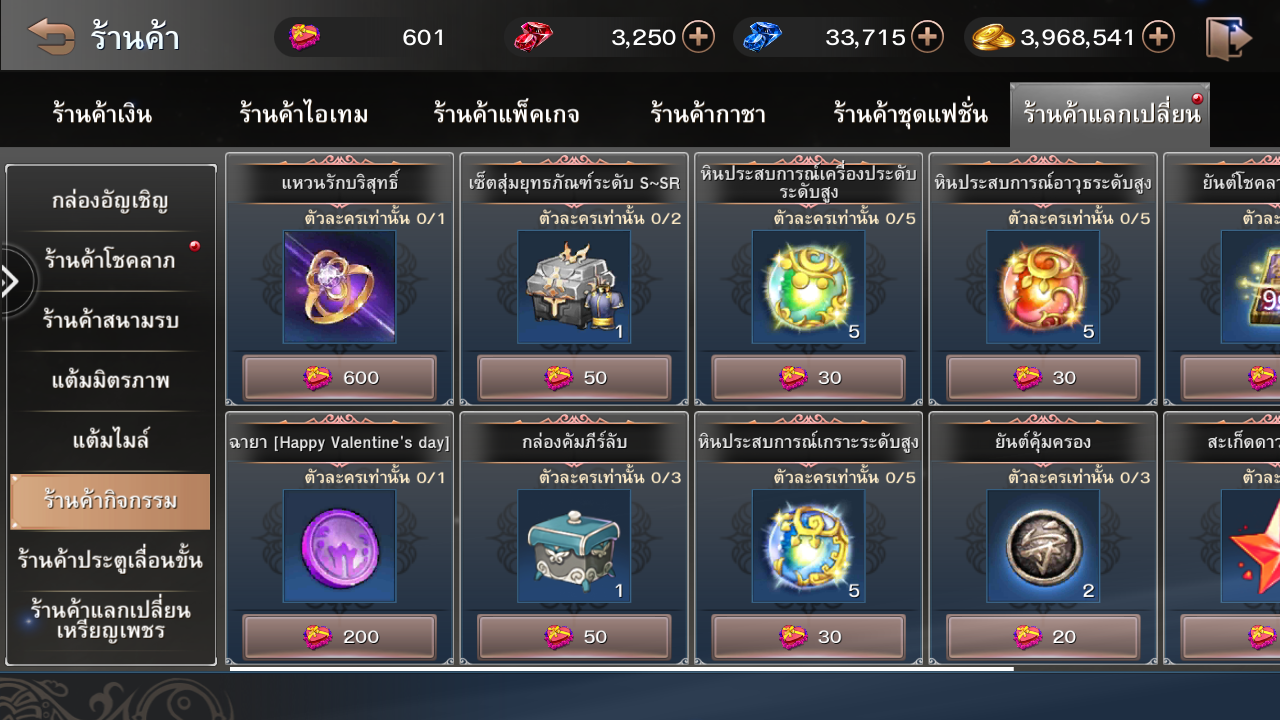Add more blue diamonds with plus button
1280x720 pixels.
928,38
